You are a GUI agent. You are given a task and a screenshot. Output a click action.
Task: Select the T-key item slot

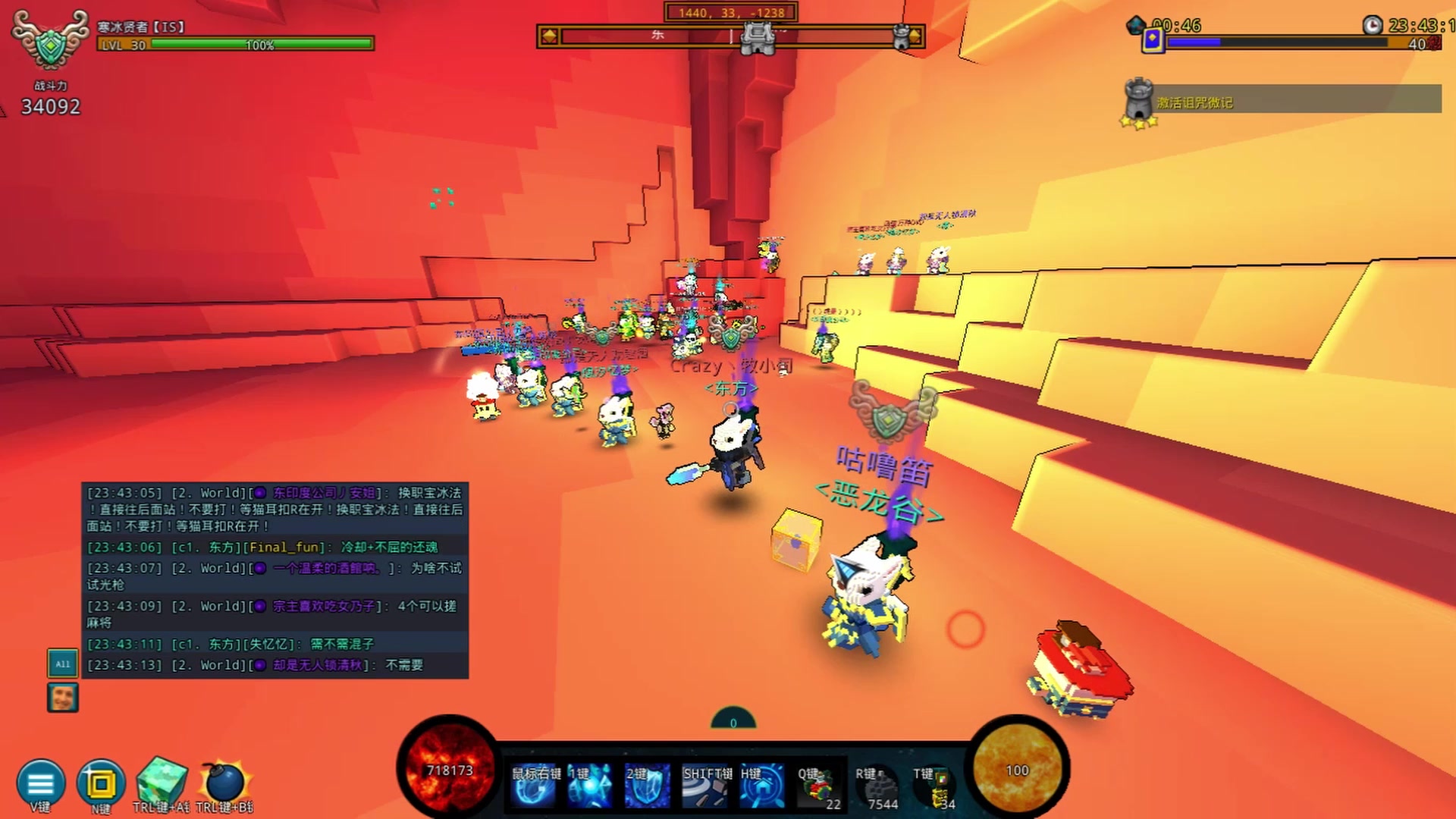[934, 786]
